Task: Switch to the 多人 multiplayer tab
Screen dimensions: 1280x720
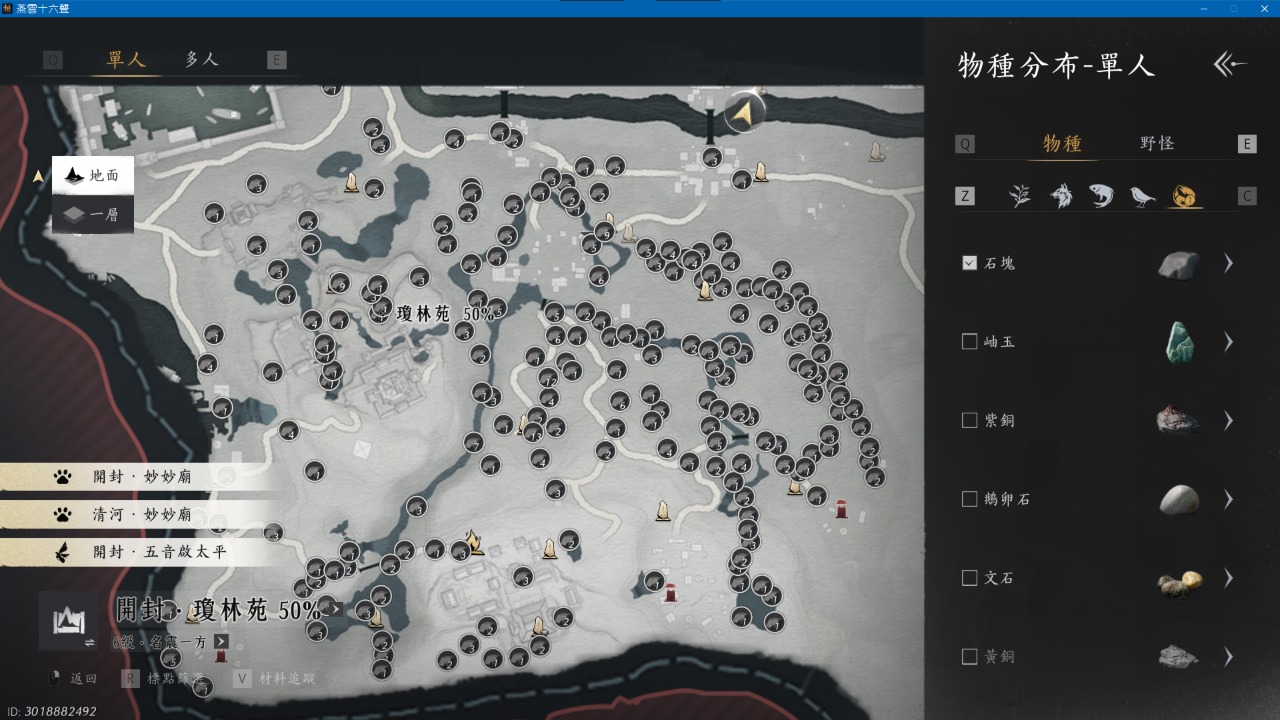Action: 201,59
